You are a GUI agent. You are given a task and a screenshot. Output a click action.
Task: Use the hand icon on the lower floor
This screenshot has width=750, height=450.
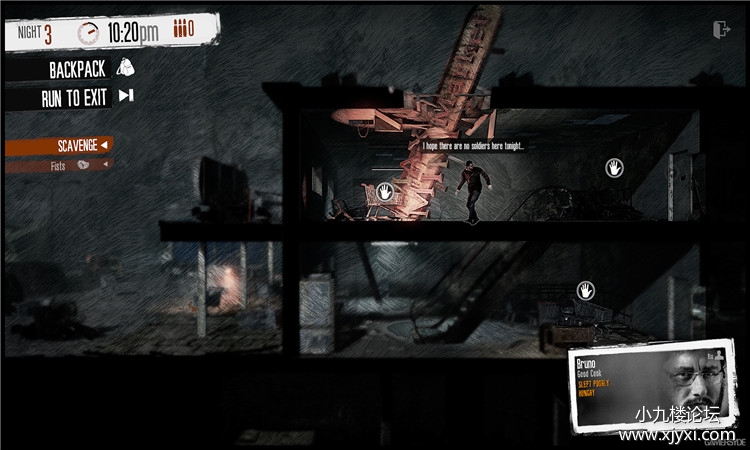[x=585, y=290]
